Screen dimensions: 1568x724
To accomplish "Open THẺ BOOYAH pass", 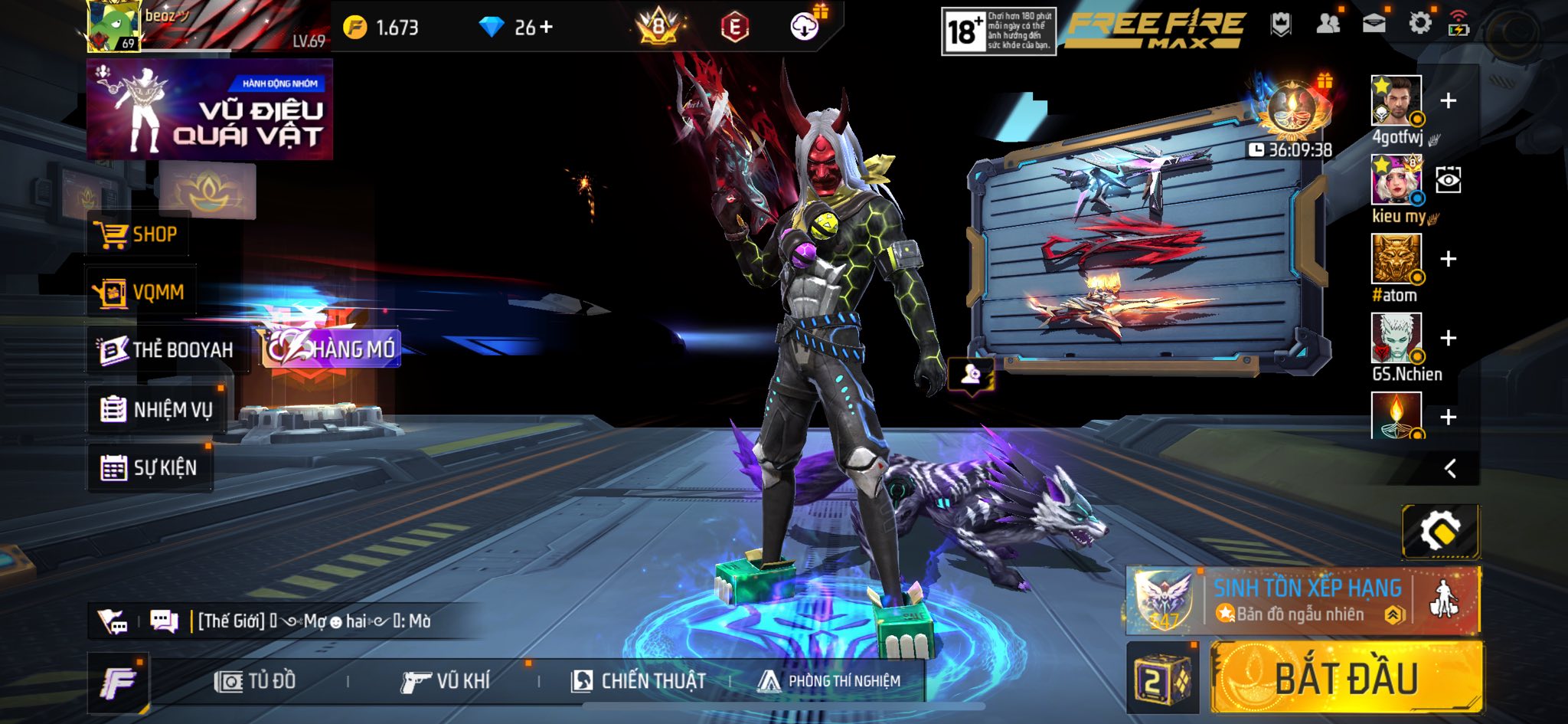I will coord(167,350).
